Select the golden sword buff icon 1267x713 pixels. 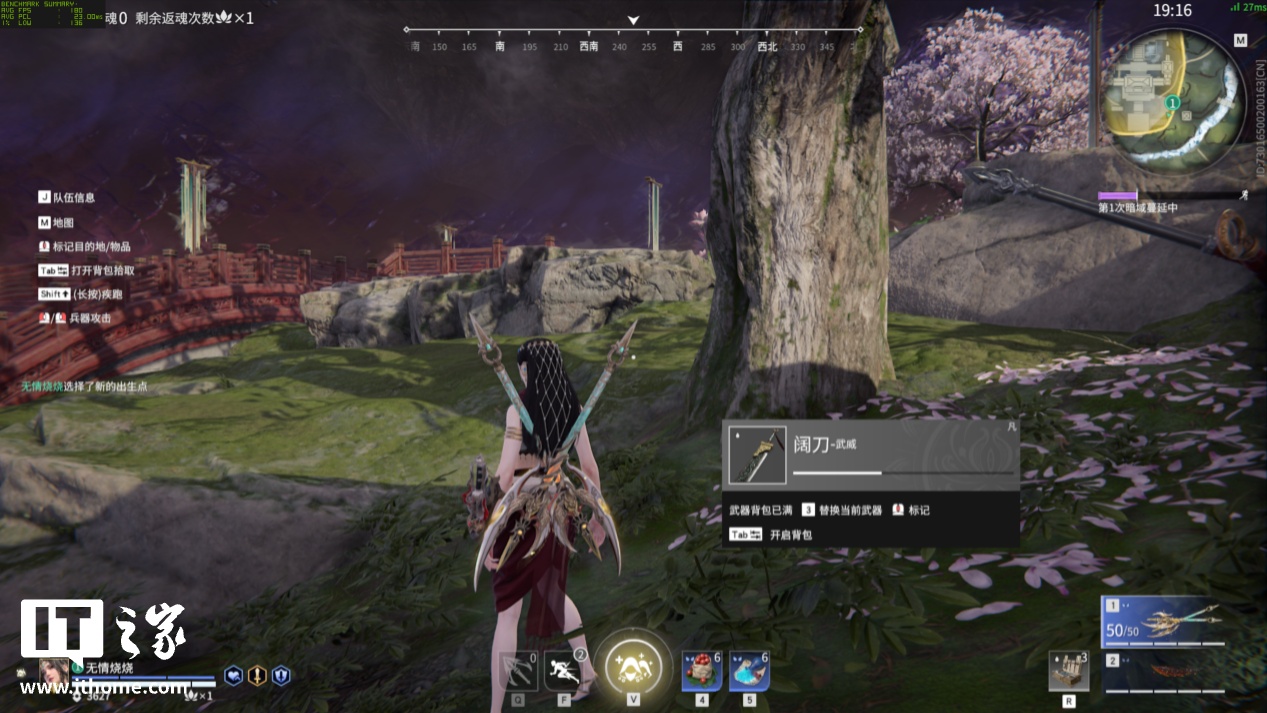click(257, 676)
